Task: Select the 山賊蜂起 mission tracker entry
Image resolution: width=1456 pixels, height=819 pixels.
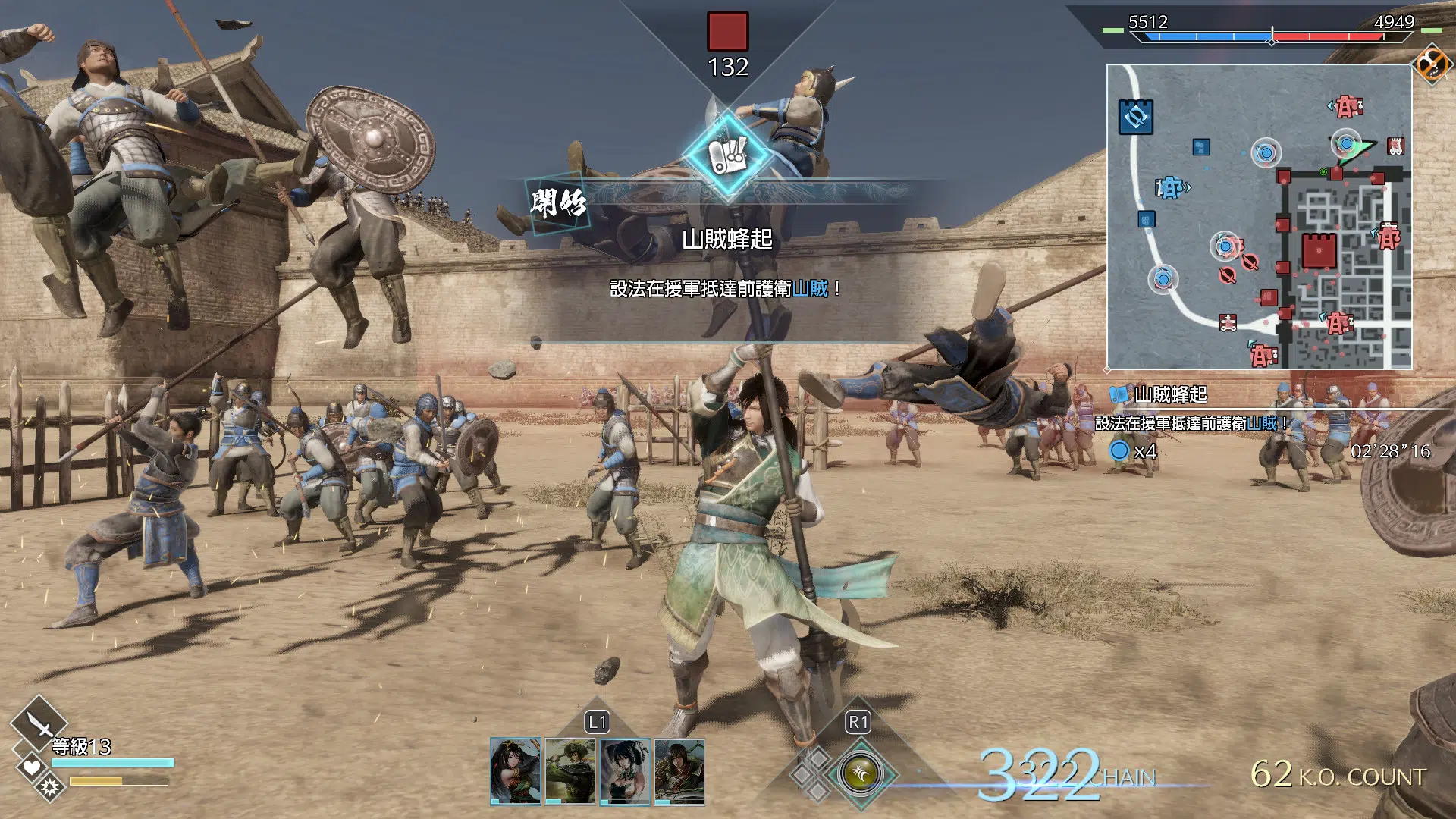Action: click(x=1170, y=394)
